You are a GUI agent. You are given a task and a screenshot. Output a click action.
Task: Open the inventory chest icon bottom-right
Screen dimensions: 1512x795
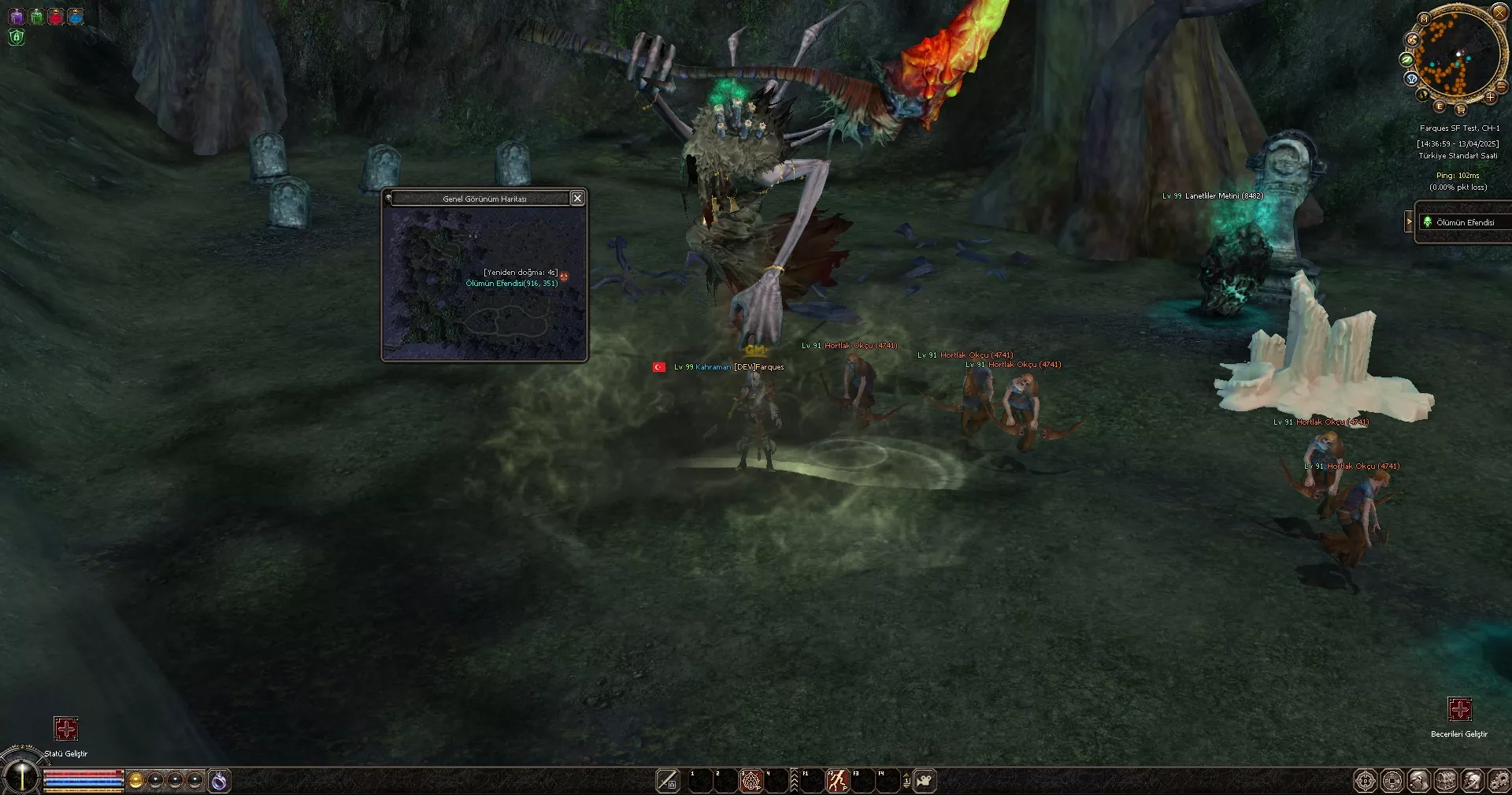(1446, 780)
